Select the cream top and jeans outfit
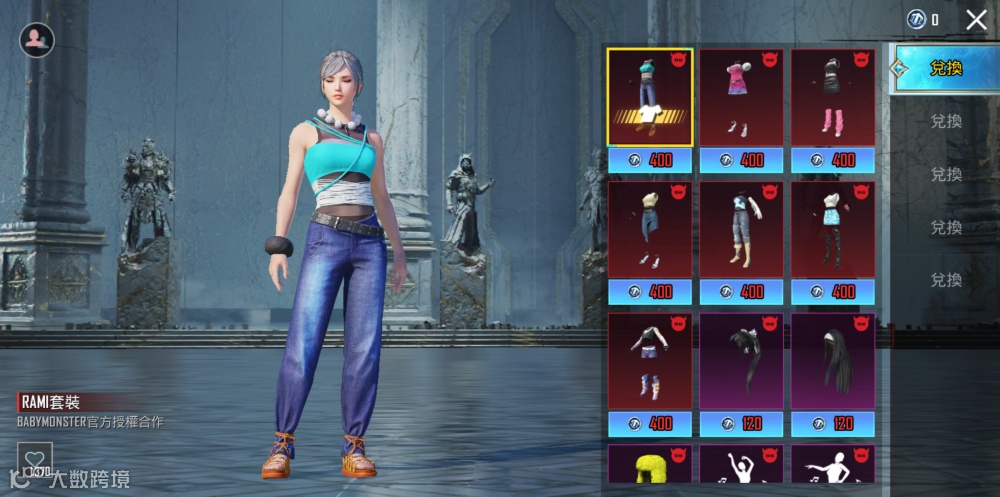Screen dimensions: 1000x497 pos(650,229)
